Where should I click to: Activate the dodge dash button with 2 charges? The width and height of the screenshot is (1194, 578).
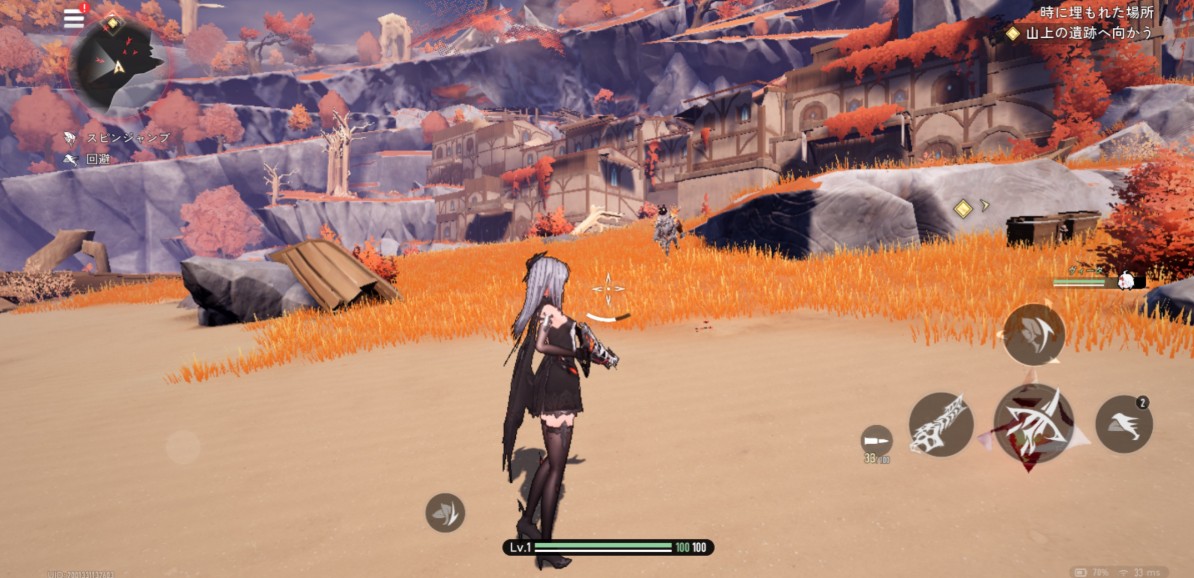coord(1124,424)
